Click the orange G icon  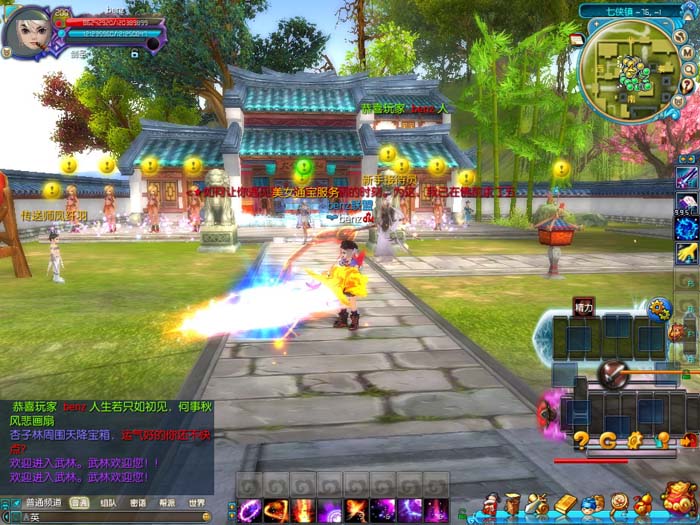click(608, 440)
